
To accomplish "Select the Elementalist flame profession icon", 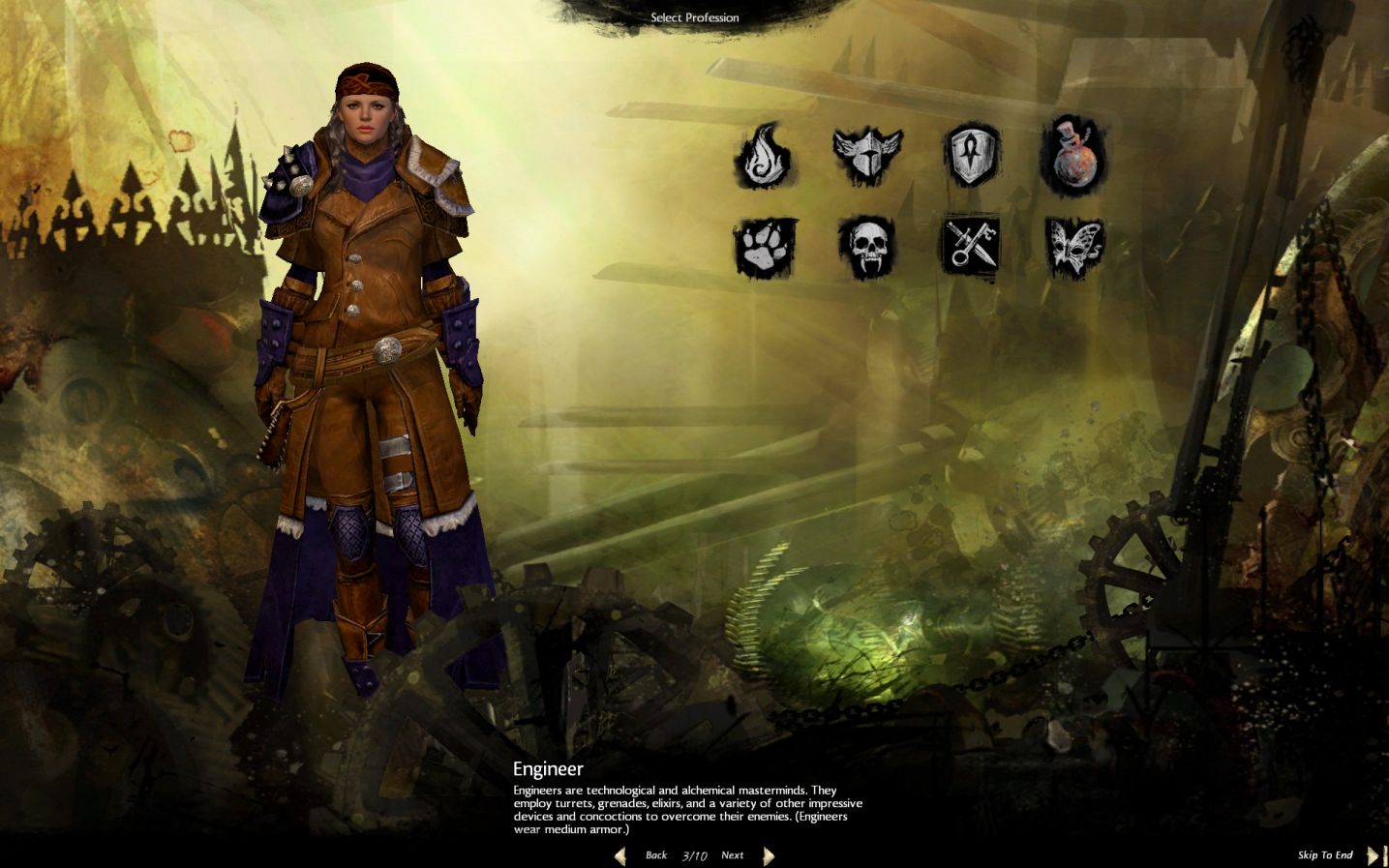I will pyautogui.click(x=764, y=155).
